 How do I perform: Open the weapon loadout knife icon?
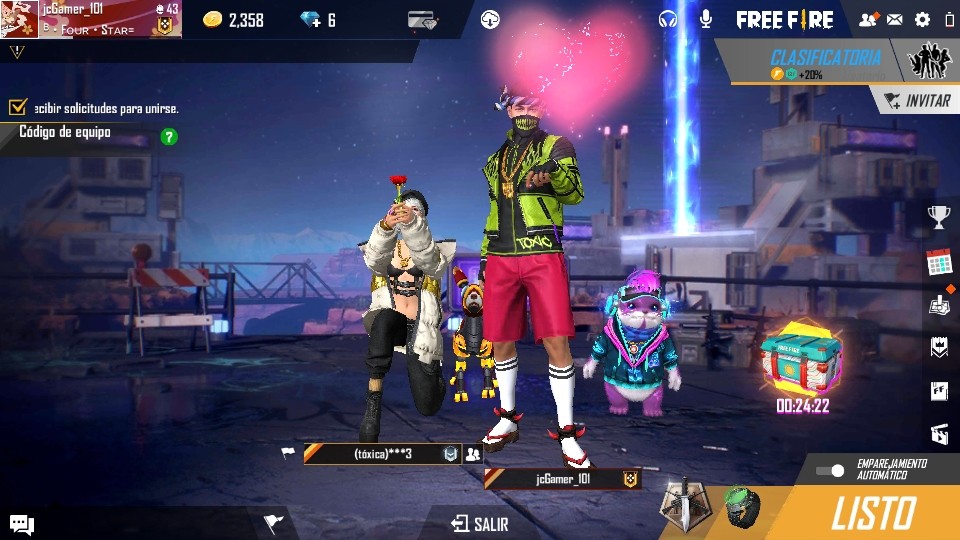coord(686,505)
